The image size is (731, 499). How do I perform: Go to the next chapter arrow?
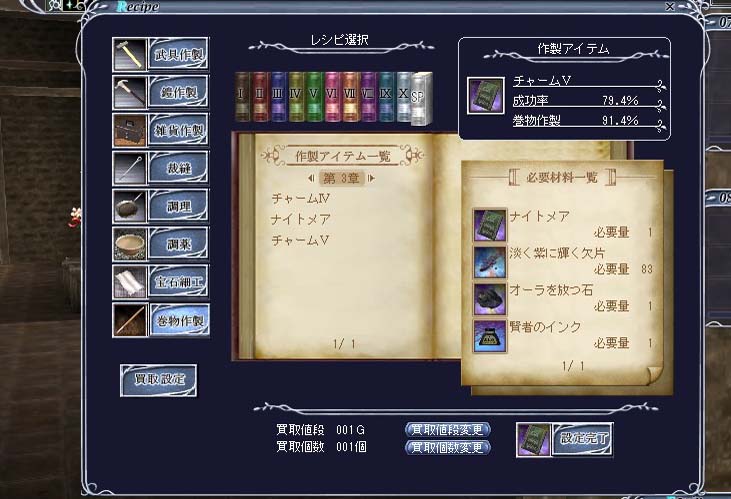click(x=372, y=178)
